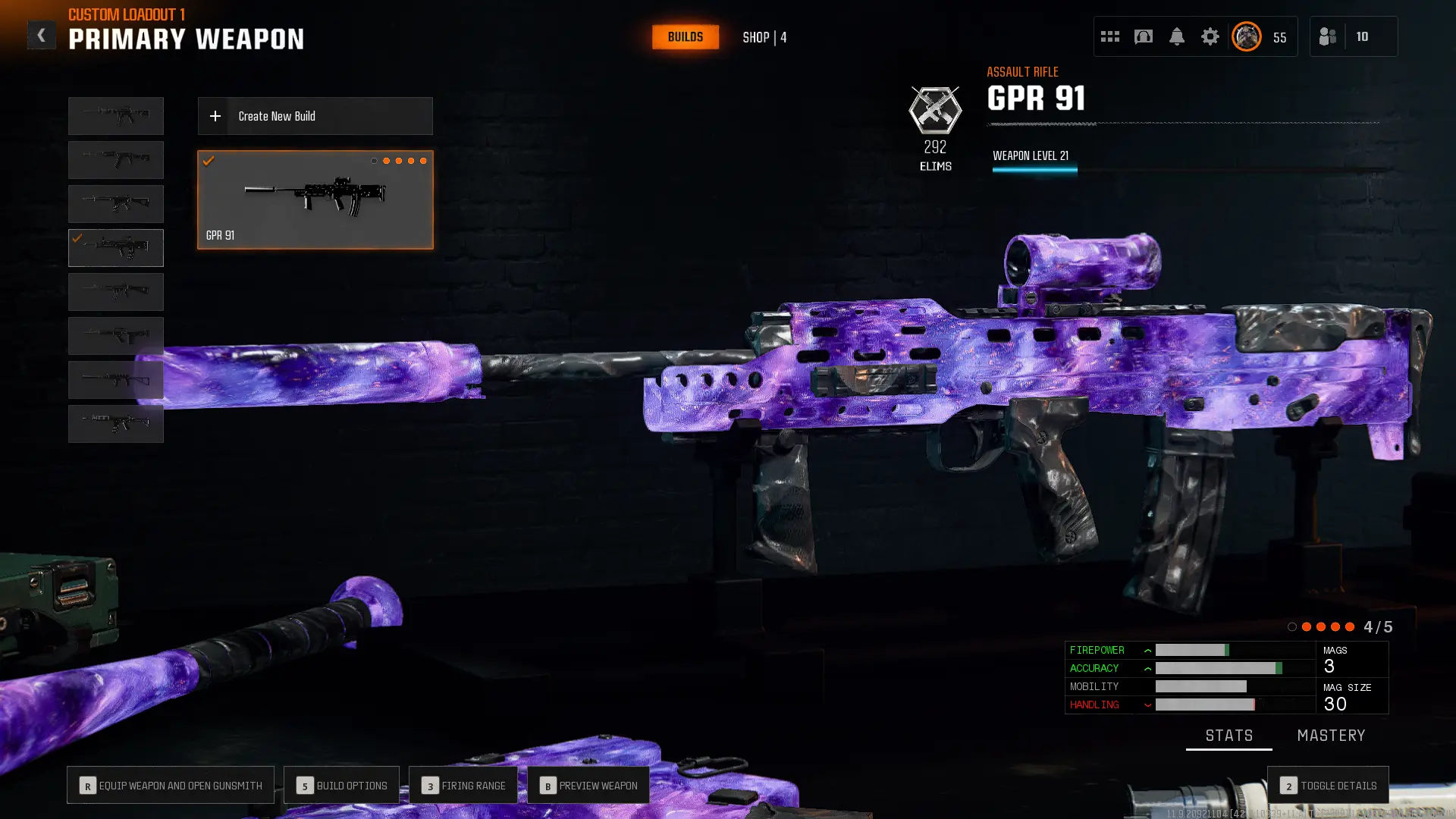
Task: Select the checked weapon in the sidebar list
Action: click(115, 247)
